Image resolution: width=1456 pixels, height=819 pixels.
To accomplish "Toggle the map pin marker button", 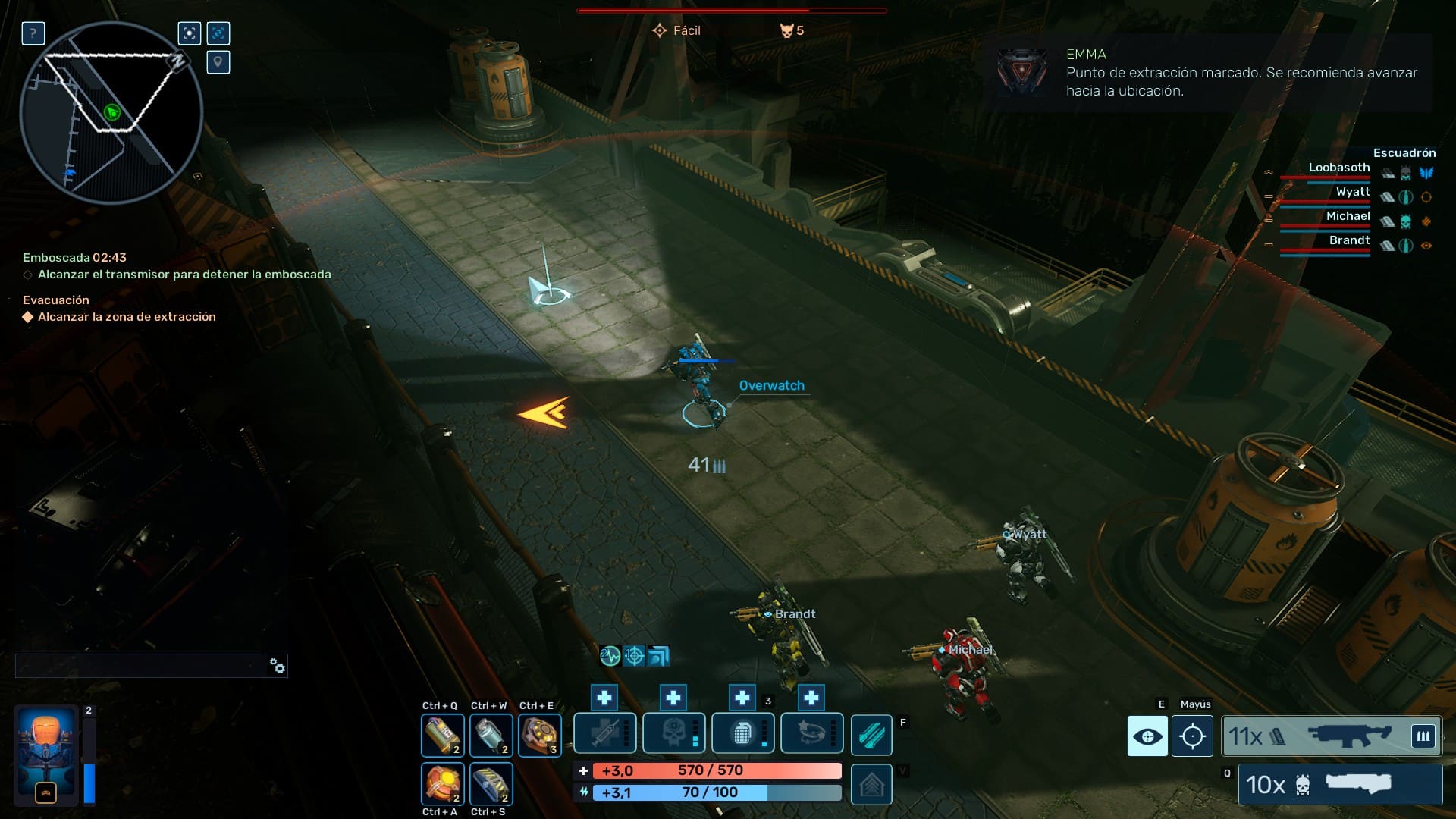I will coord(218,62).
